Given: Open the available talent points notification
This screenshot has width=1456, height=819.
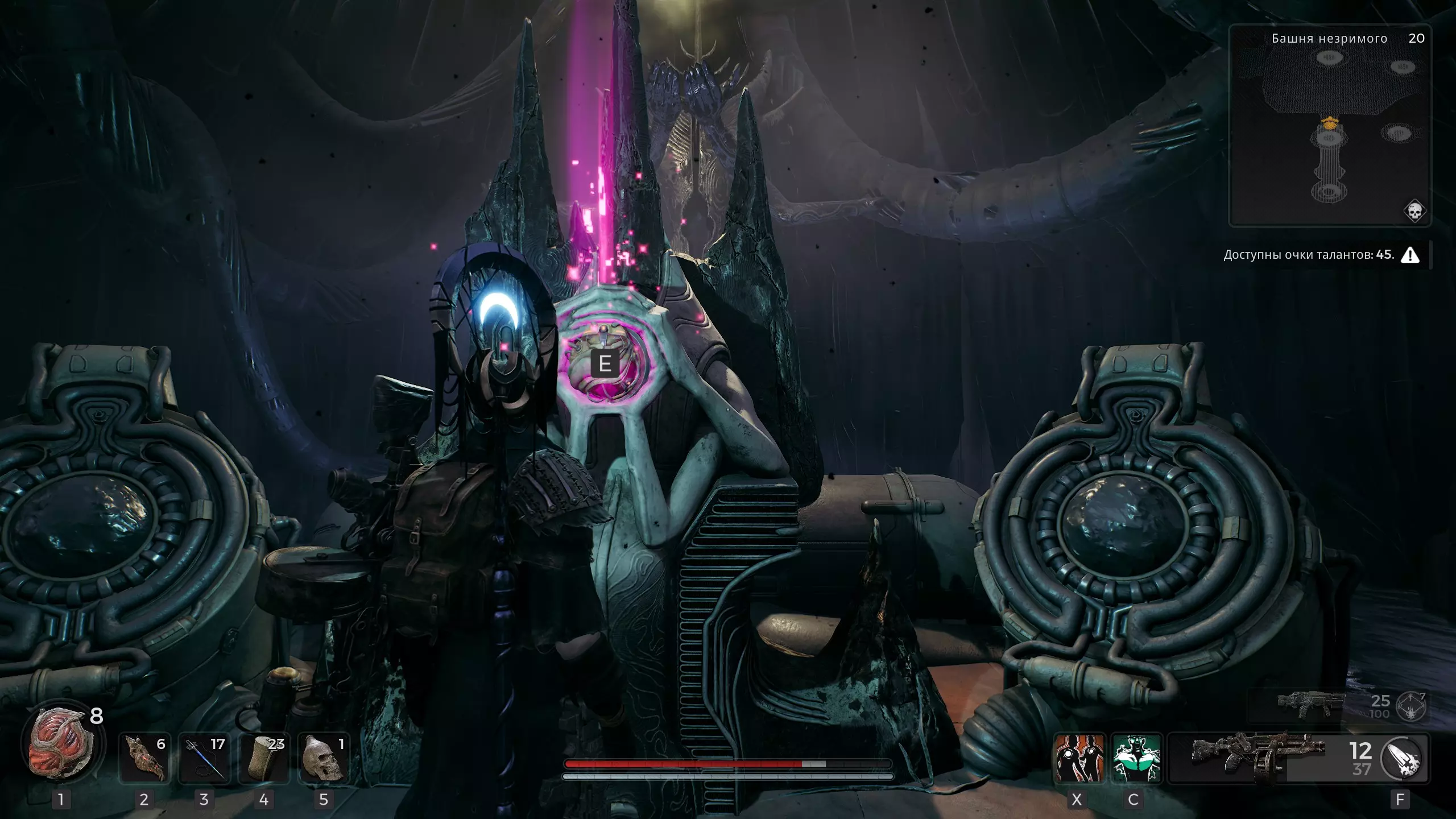Looking at the screenshot, I should tap(1319, 255).
